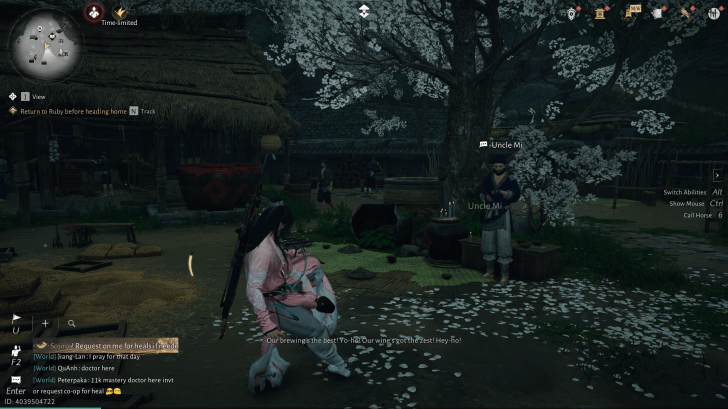Open the white lantern badge icon
The width and height of the screenshot is (728, 409).
click(x=573, y=12)
